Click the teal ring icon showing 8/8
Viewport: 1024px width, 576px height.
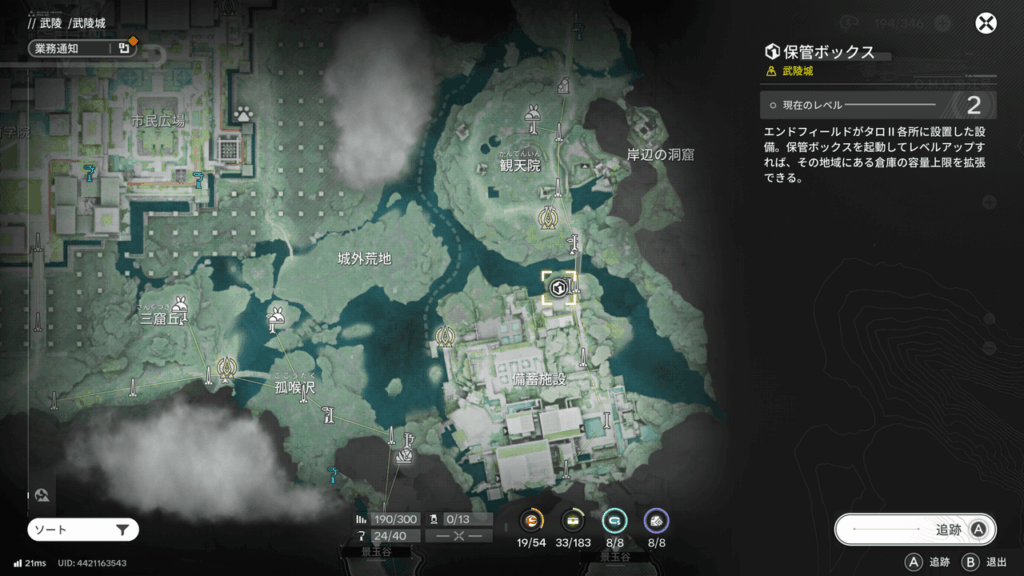coord(614,520)
